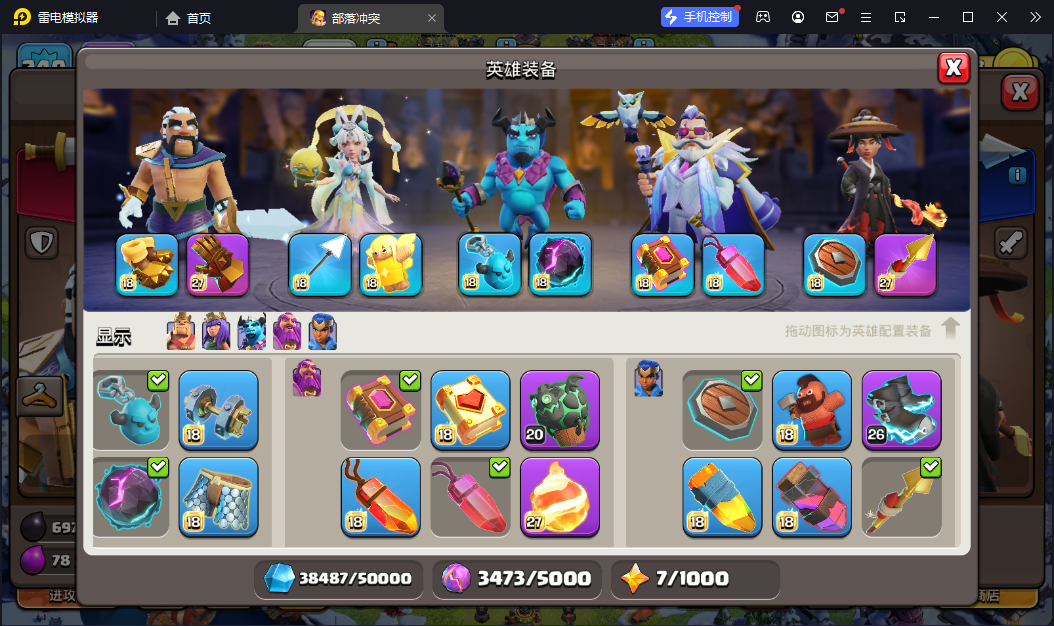Screen dimensions: 1054x626
Task: Select the Healing Tome with red heart
Action: pyautogui.click(x=470, y=410)
